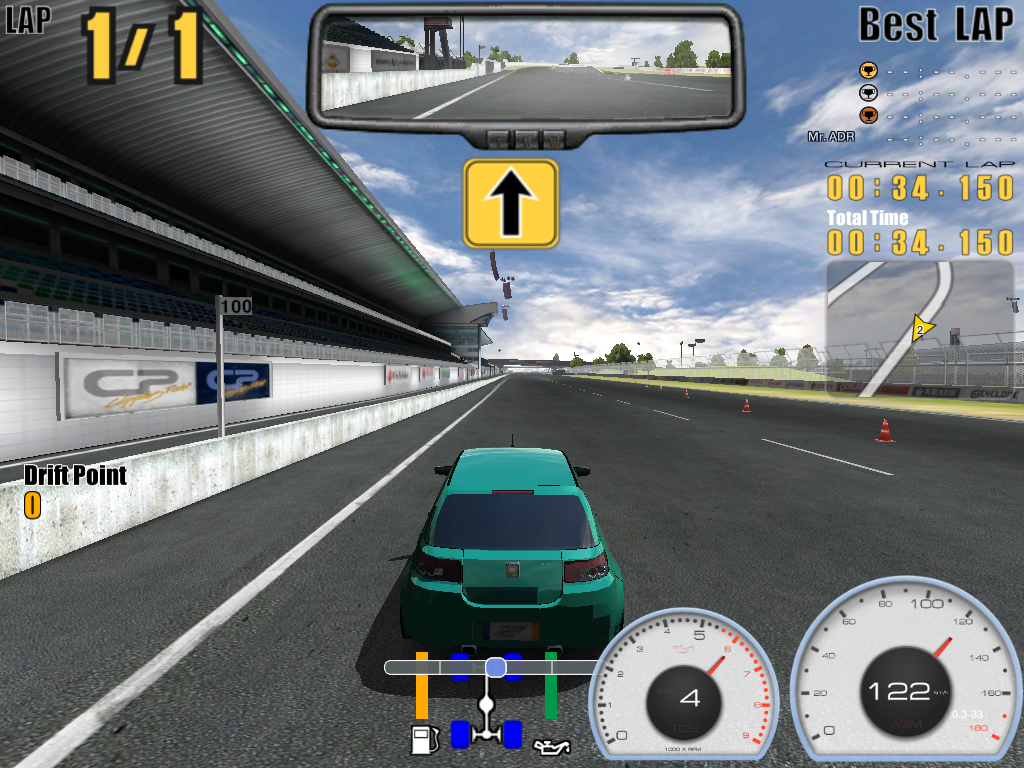Click the yellow up-arrow direction sign
This screenshot has height=768, width=1024.
coord(510,203)
